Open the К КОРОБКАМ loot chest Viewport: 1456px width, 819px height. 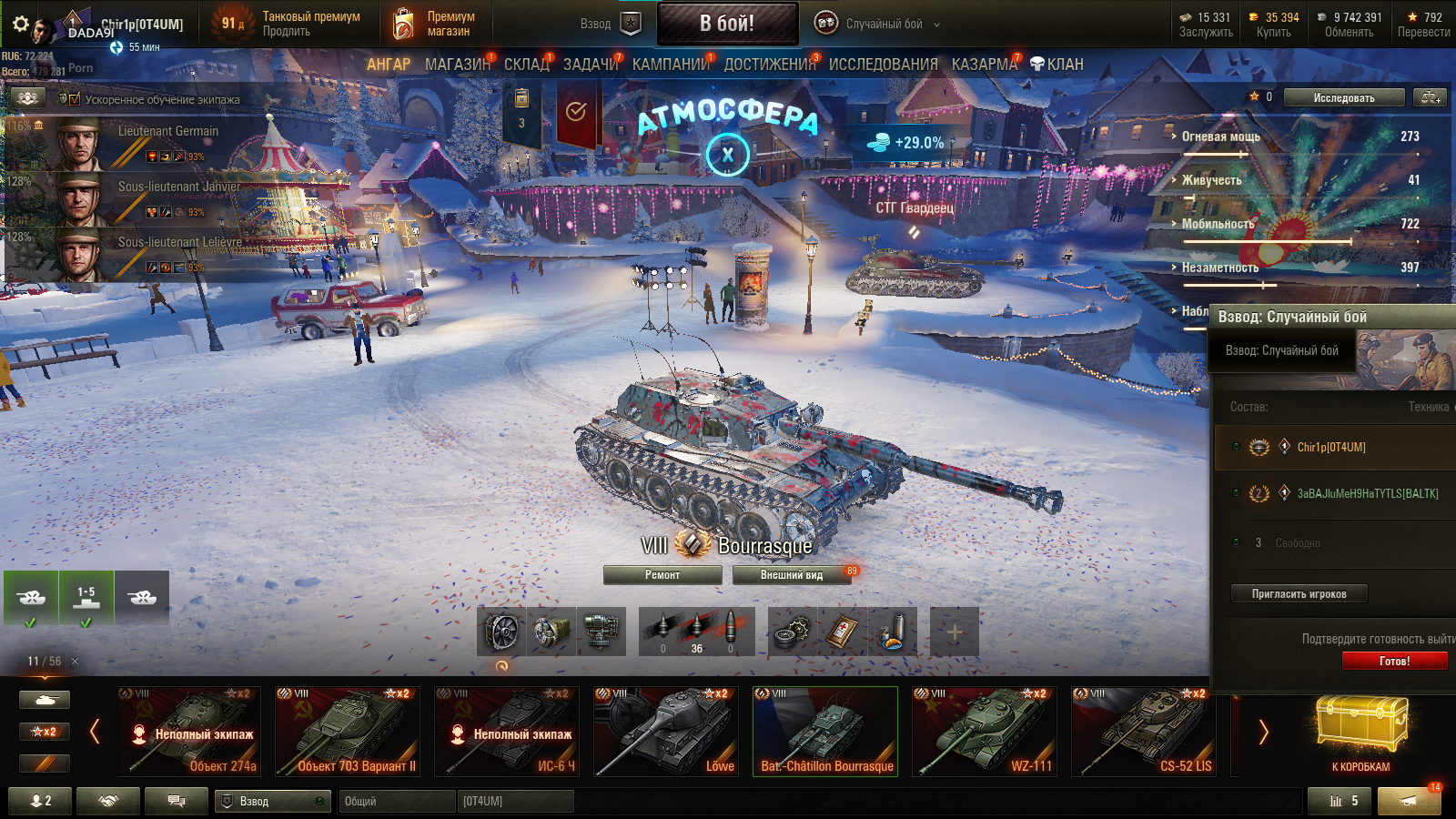[x=1360, y=733]
